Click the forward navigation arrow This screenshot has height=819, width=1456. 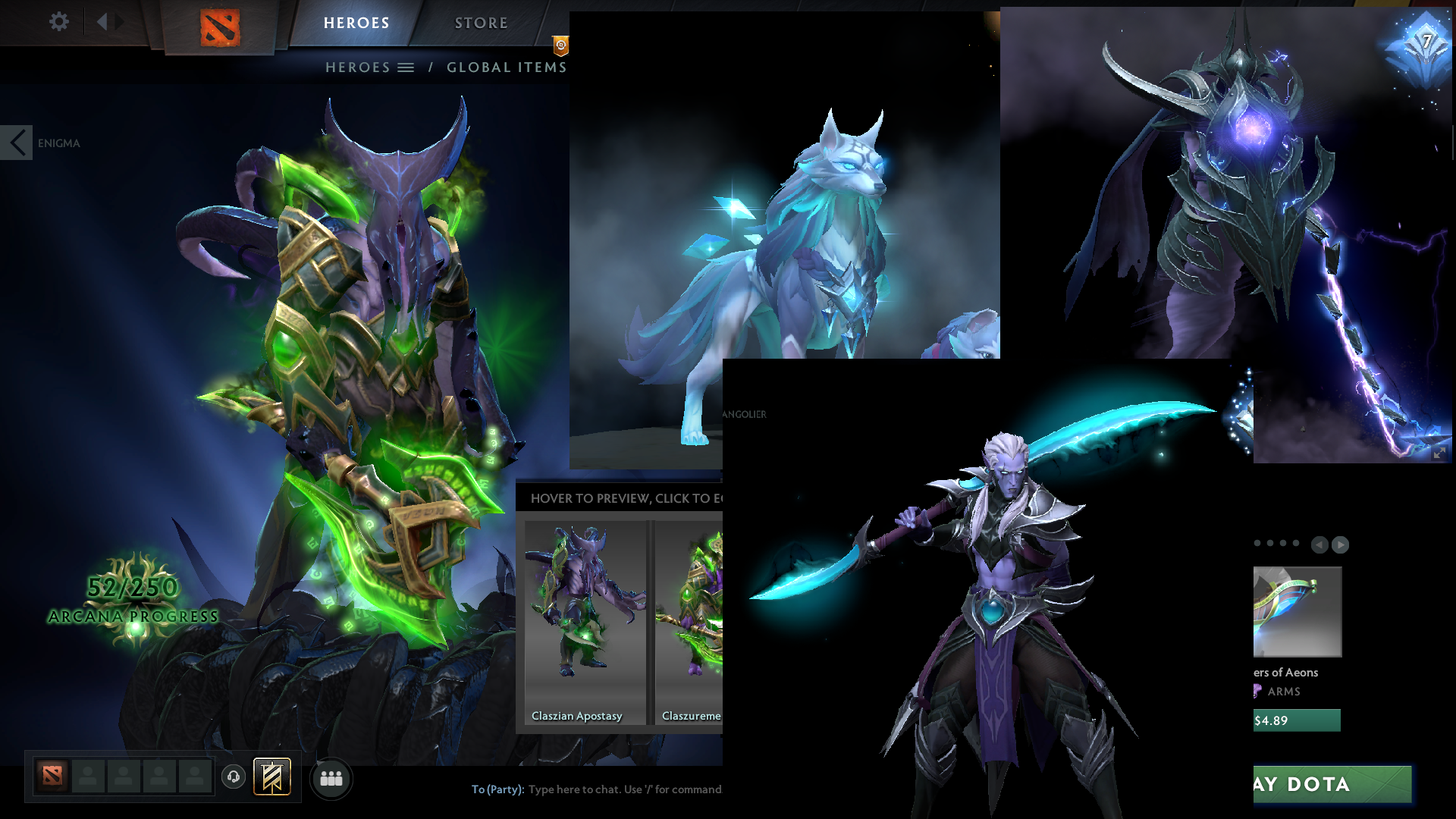pos(118,22)
